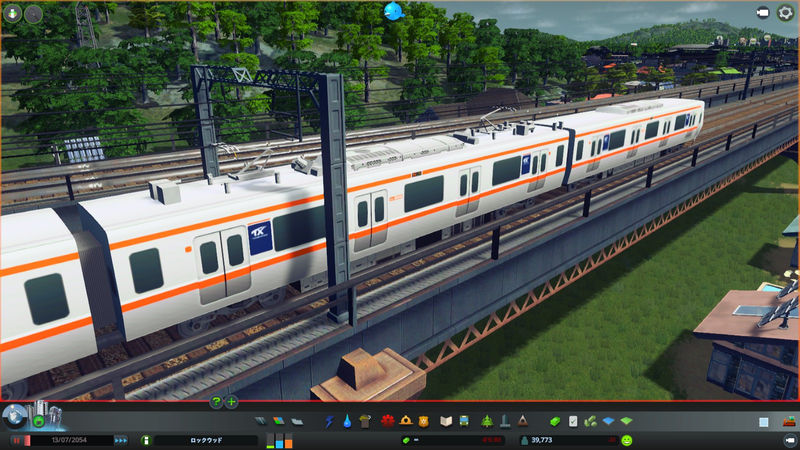The width and height of the screenshot is (800, 450).
Task: Open the zoning tool with colored squares
Action: click(x=276, y=421)
